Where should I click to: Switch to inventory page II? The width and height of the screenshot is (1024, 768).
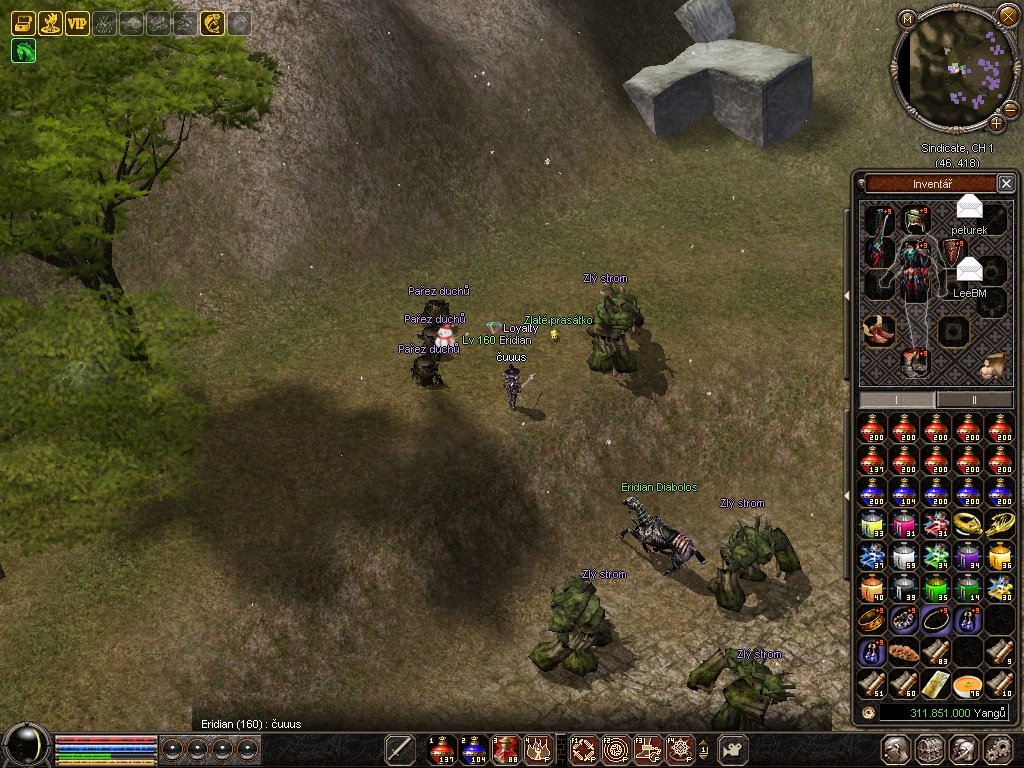(x=974, y=399)
